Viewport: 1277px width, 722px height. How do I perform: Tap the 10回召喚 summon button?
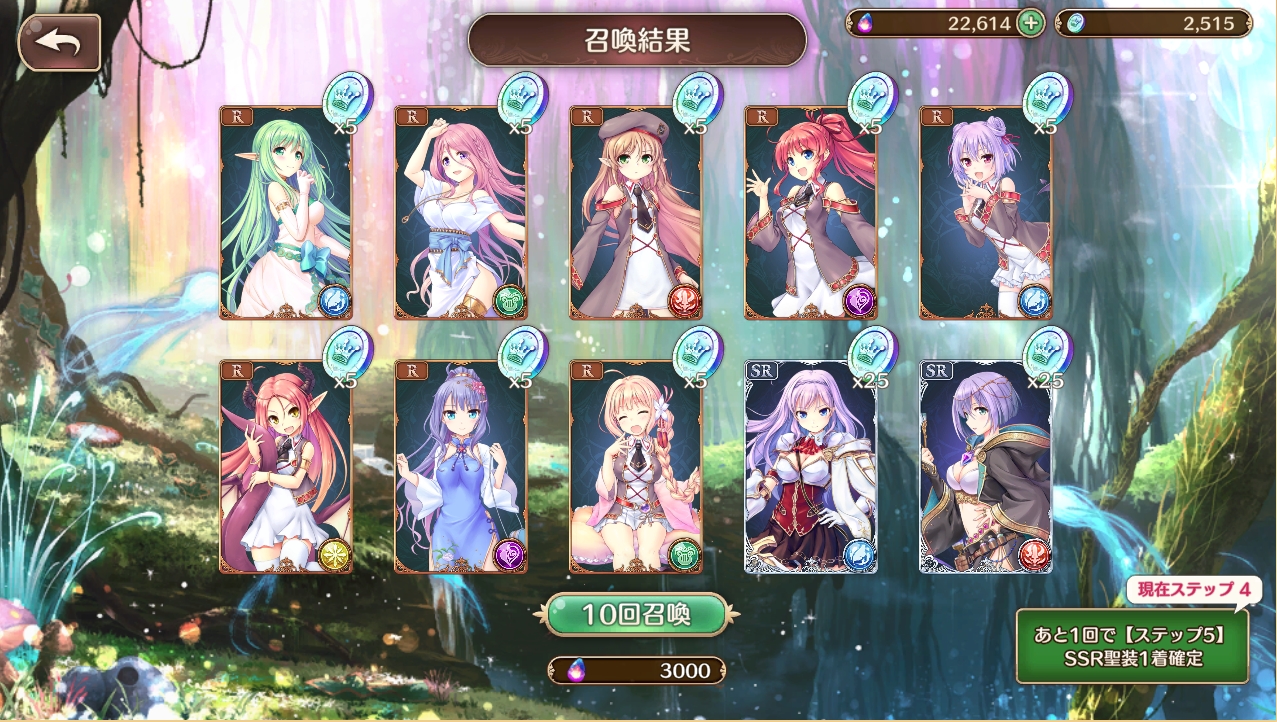[x=636, y=614]
